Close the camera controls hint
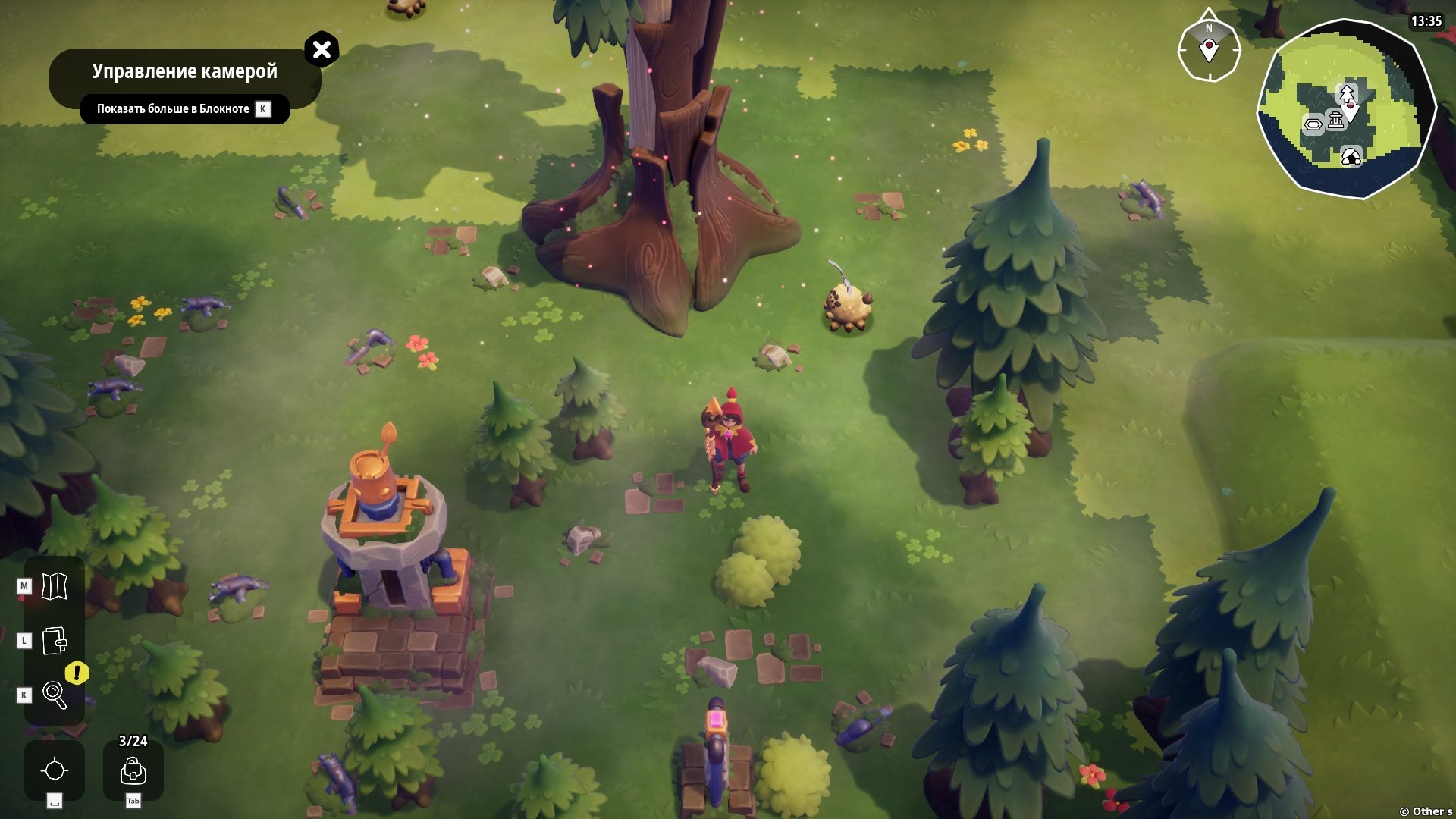The width and height of the screenshot is (1456, 819). (x=322, y=50)
